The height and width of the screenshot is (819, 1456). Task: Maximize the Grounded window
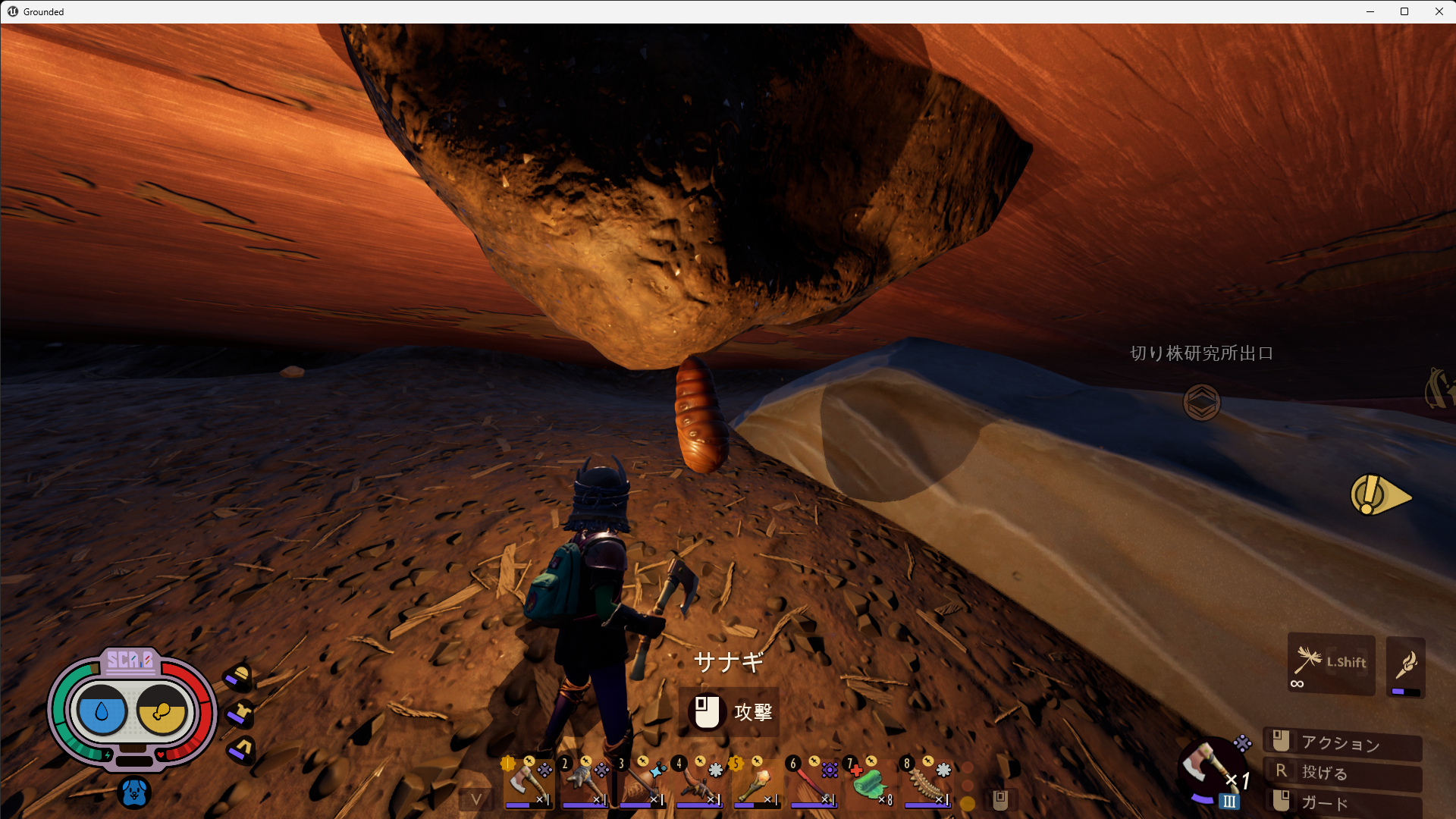1404,11
